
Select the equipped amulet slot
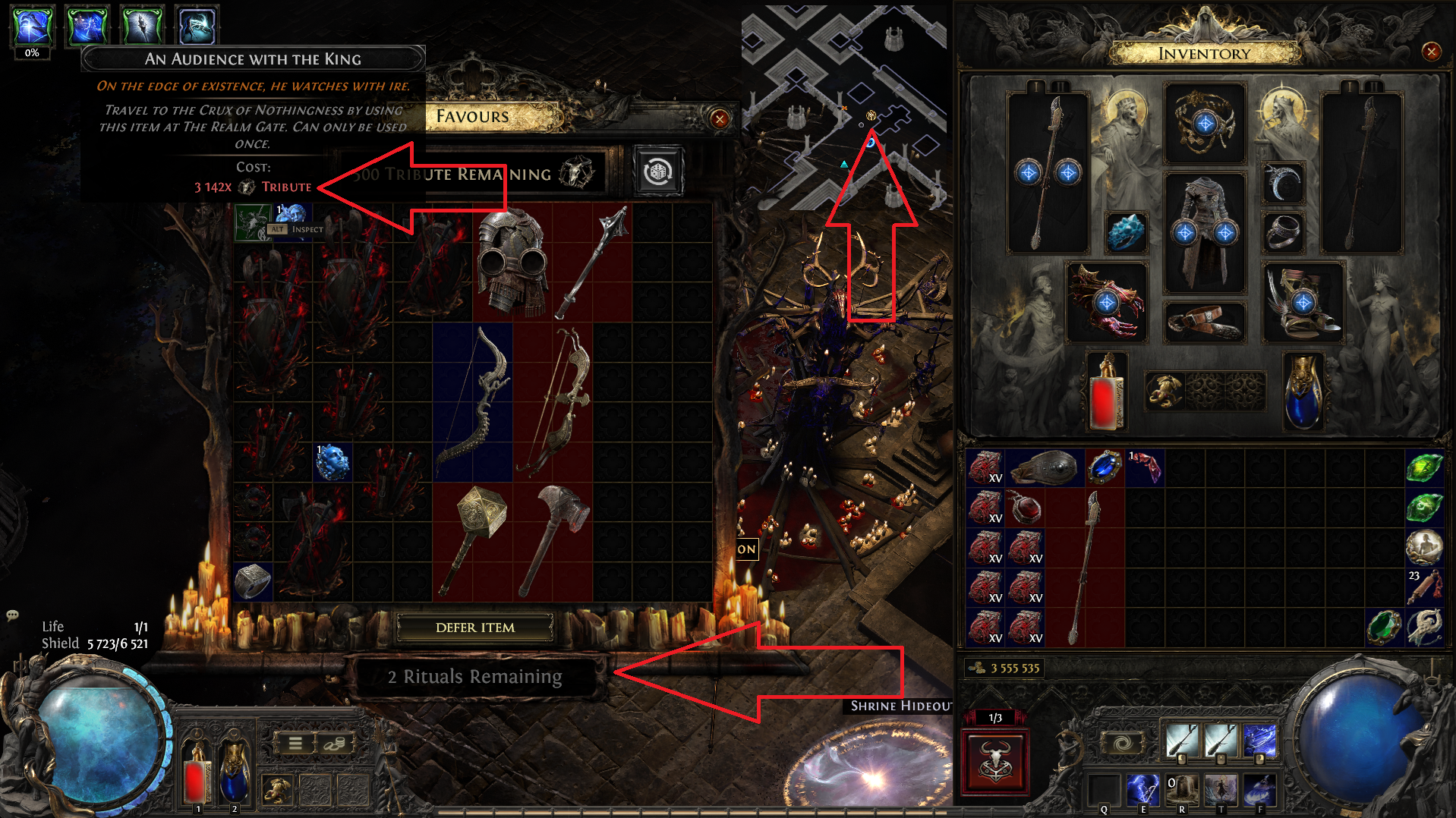[1205, 123]
